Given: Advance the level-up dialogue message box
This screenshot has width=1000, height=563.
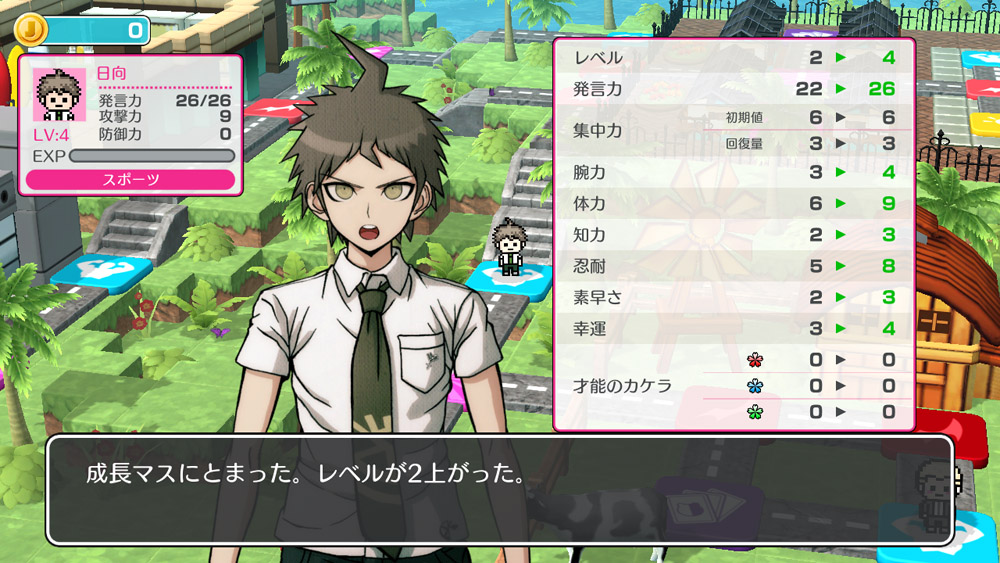Looking at the screenshot, I should 499,489.
